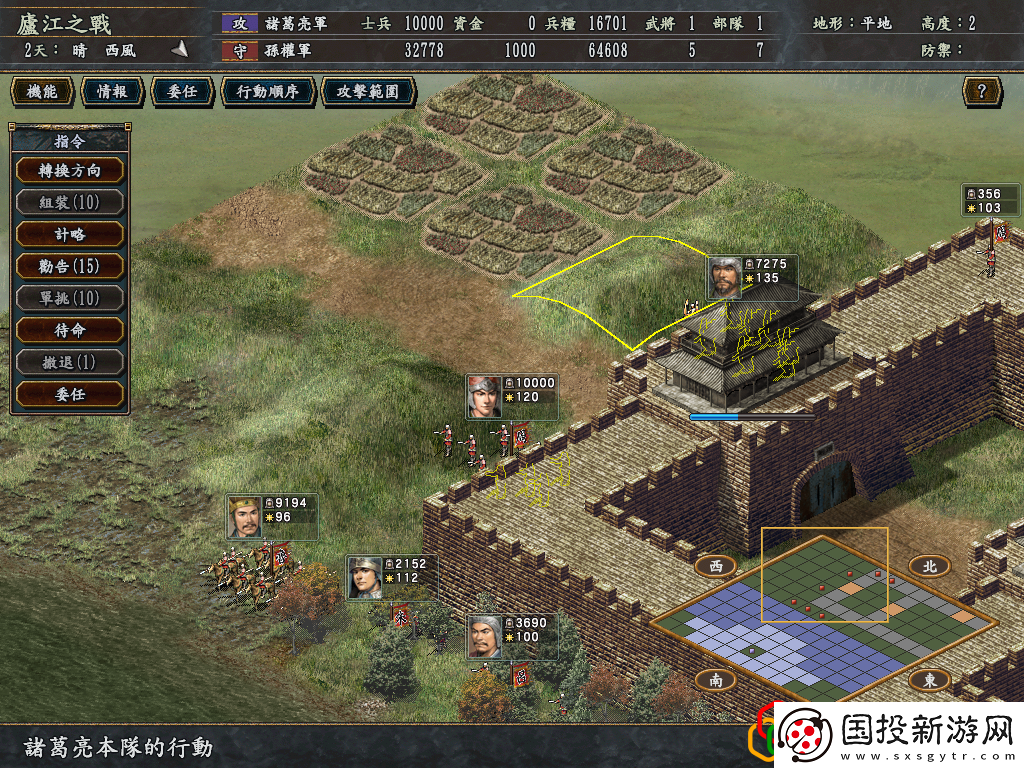Open help with the question mark button
The width and height of the screenshot is (1024, 768).
(x=982, y=92)
